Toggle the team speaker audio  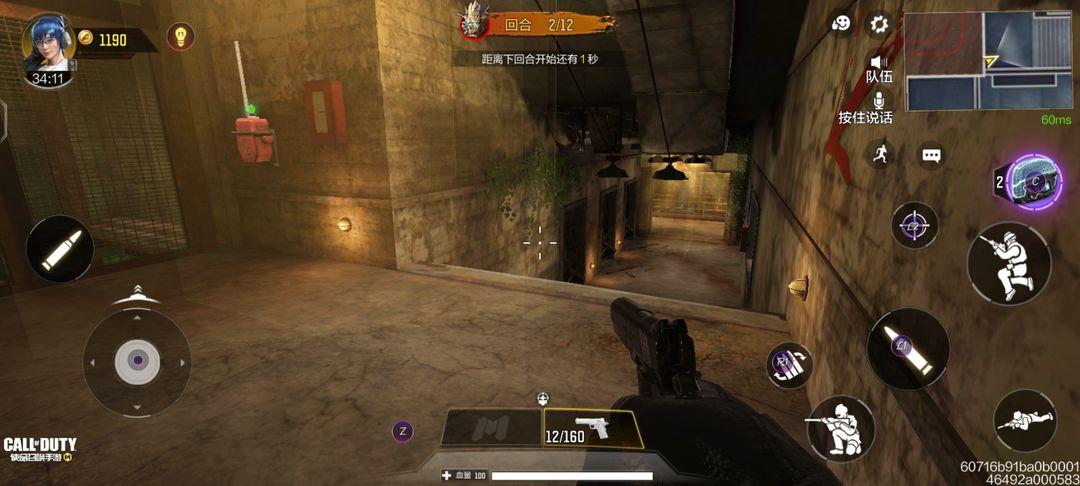[x=879, y=67]
